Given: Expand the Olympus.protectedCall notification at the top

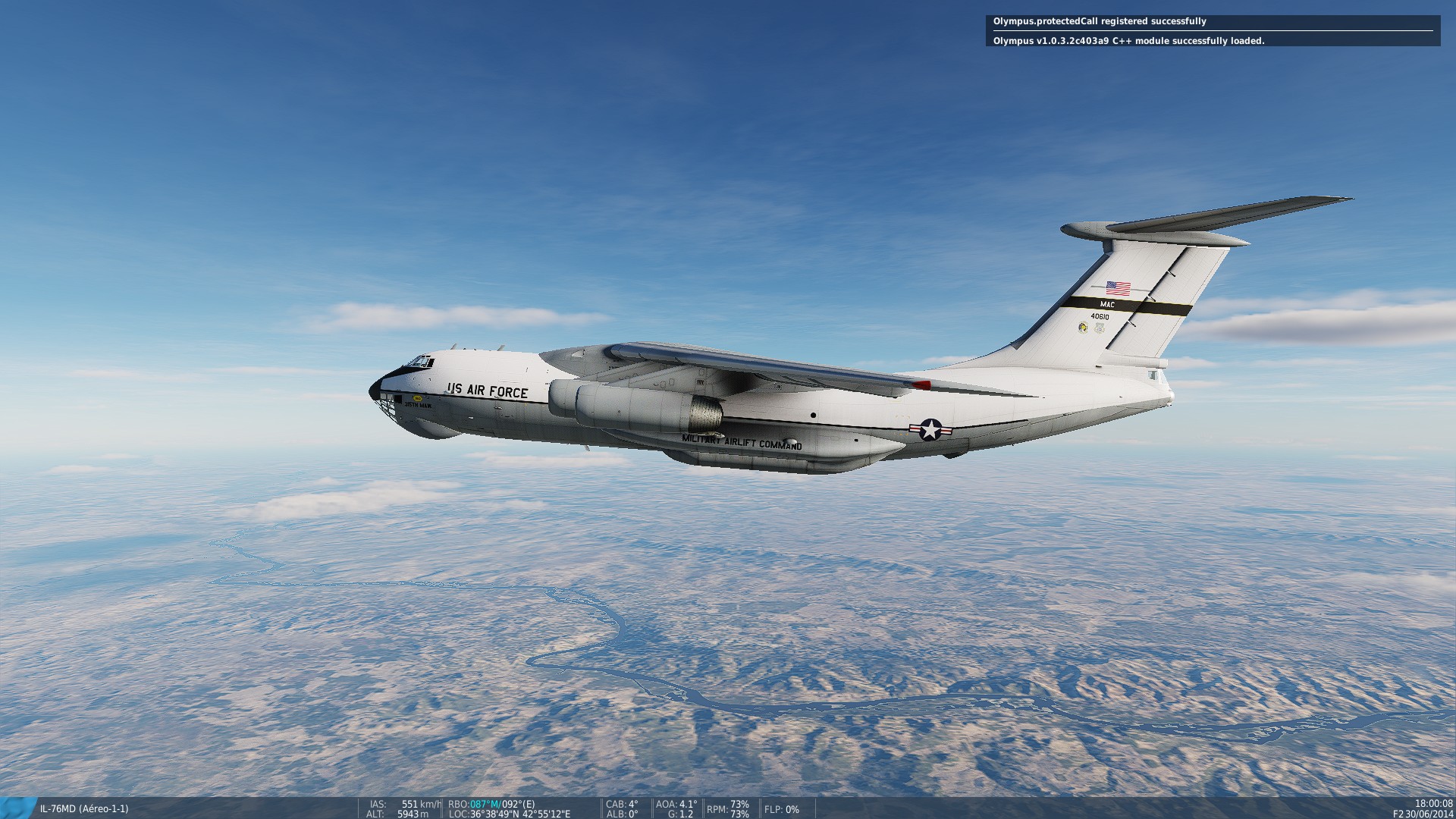Looking at the screenshot, I should [x=1099, y=23].
